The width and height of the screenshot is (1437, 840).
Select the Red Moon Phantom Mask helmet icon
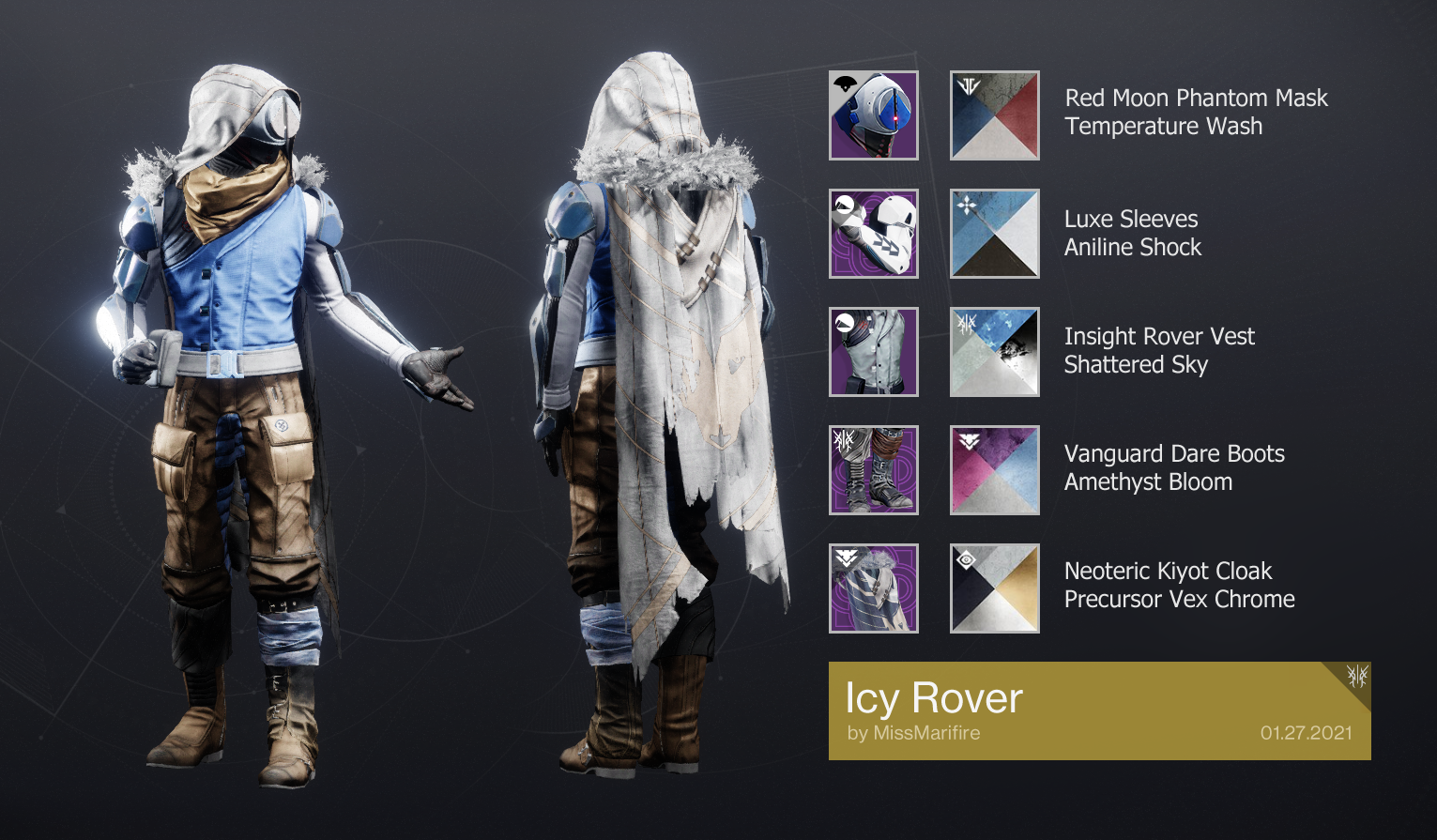[873, 115]
